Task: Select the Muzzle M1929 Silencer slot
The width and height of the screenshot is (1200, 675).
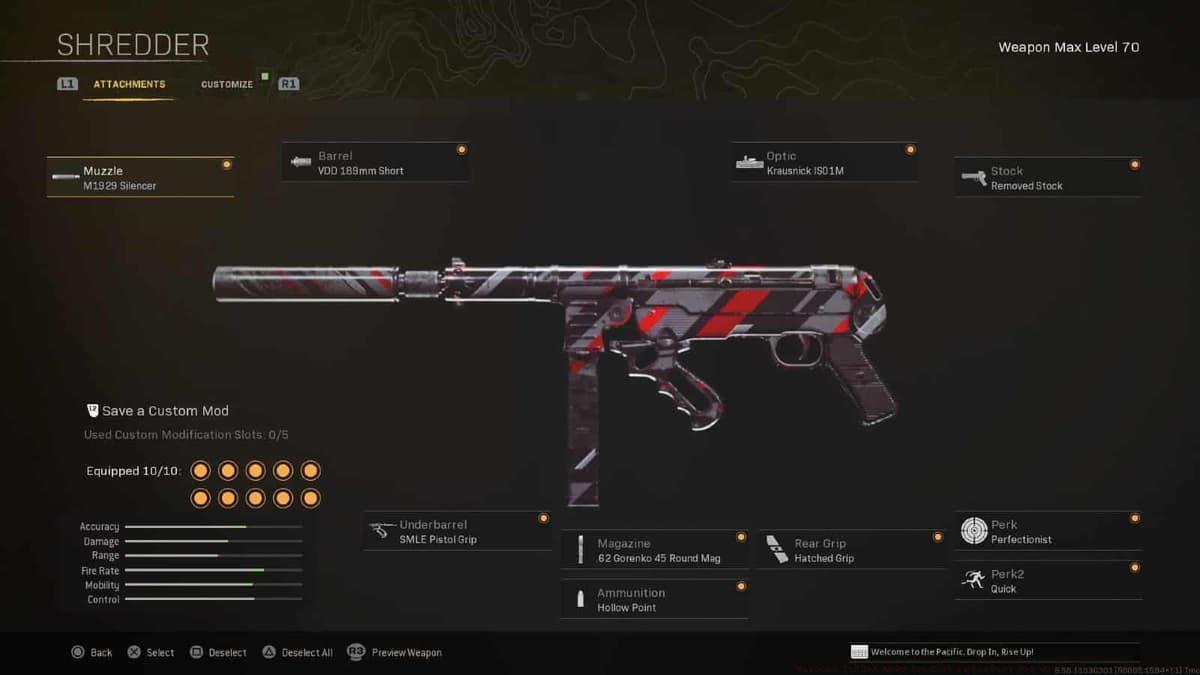Action: 140,178
